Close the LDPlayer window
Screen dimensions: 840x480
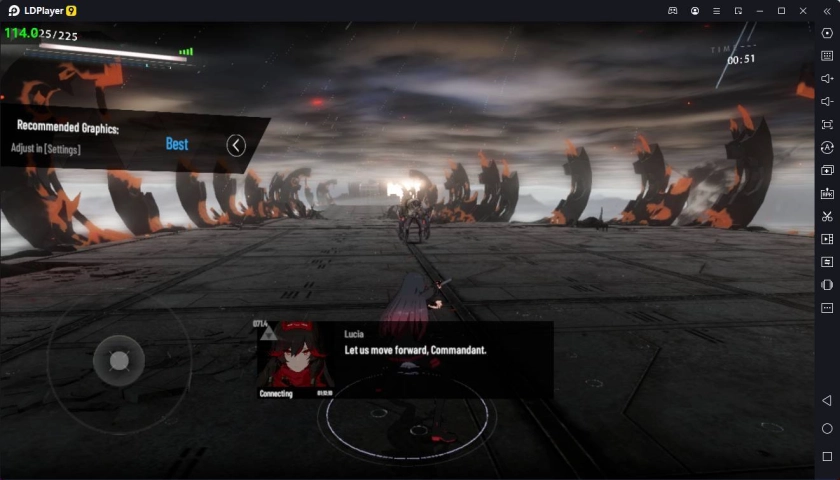tap(803, 10)
